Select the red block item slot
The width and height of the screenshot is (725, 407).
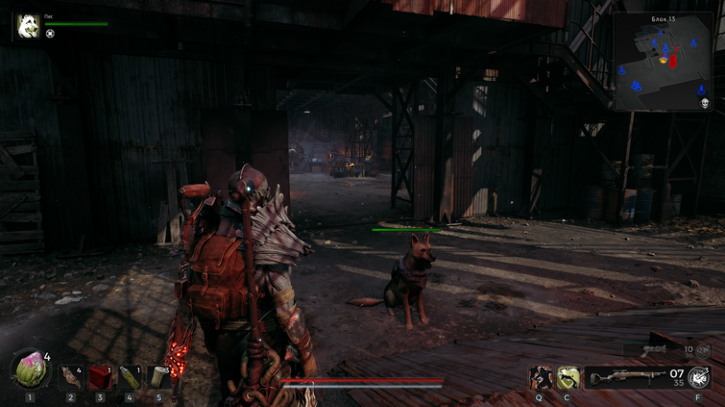coord(100,377)
